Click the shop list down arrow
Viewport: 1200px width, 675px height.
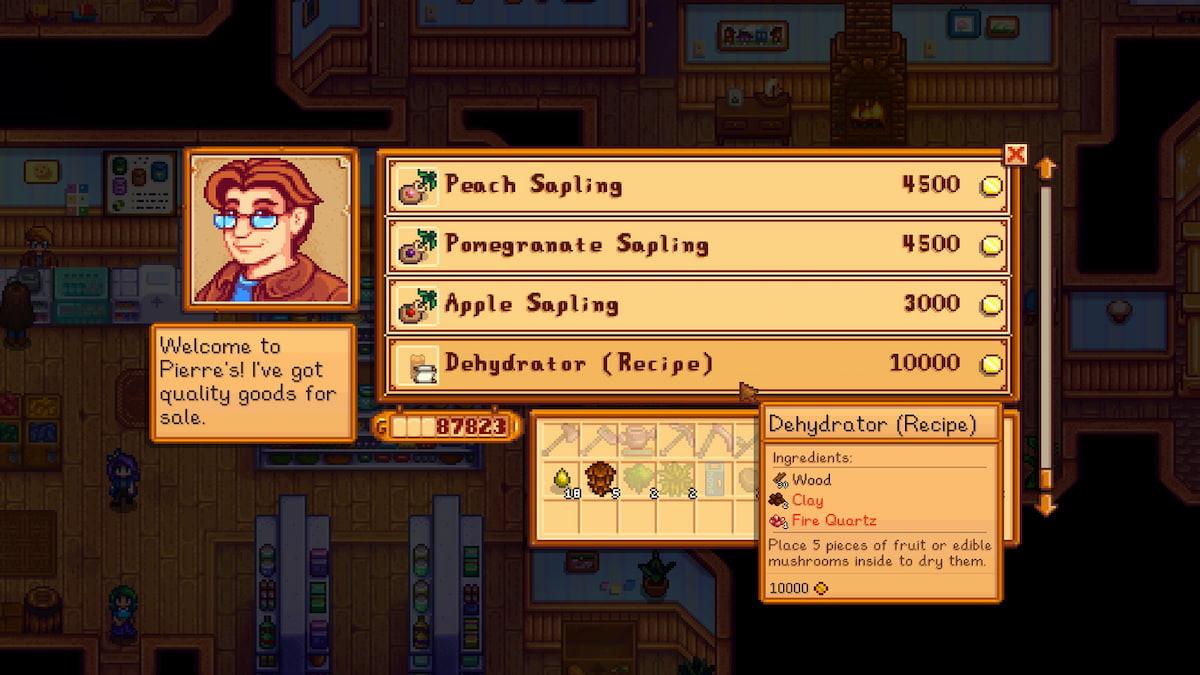click(1046, 505)
